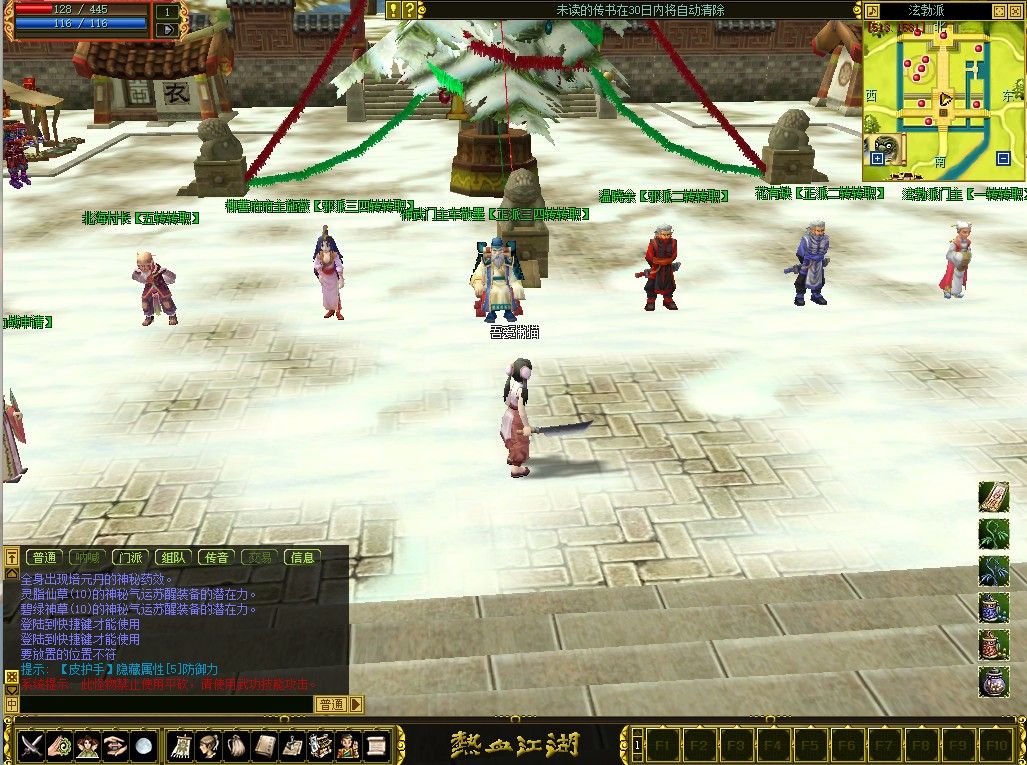This screenshot has height=765, width=1027.
Task: Zoom in the minimap with plus button
Action: tap(877, 158)
